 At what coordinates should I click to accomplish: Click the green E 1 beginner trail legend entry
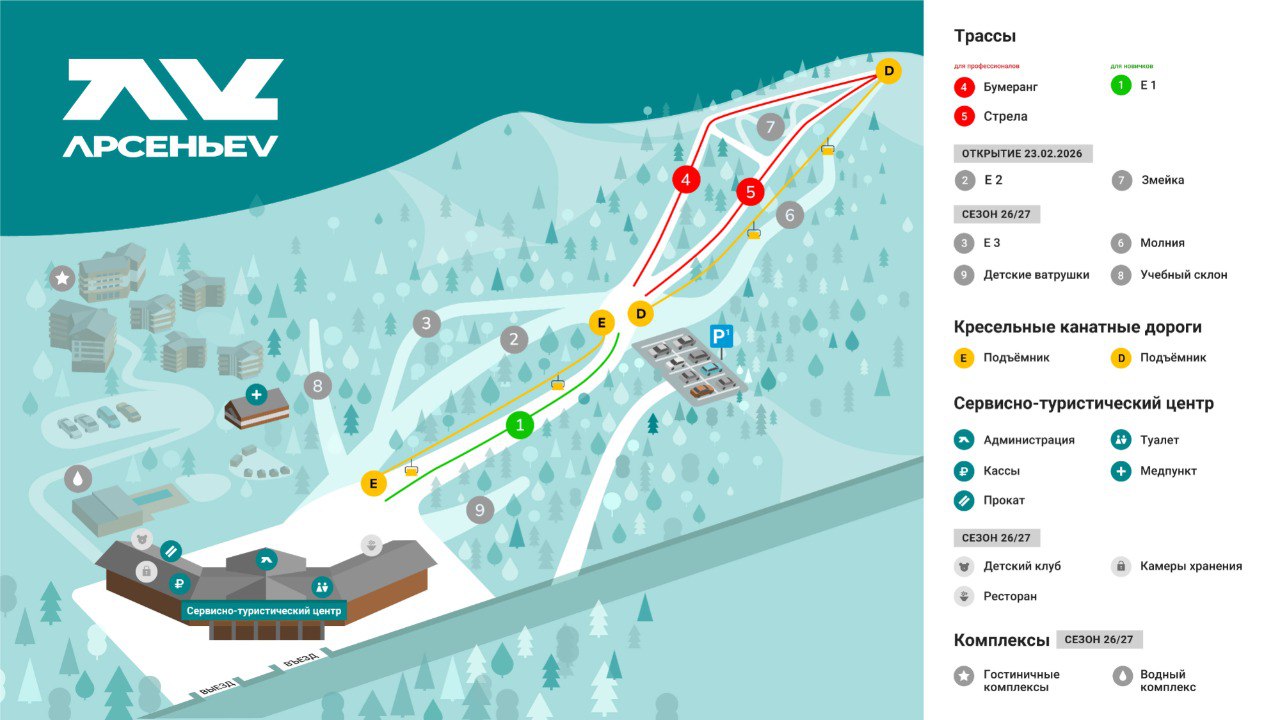click(x=1134, y=85)
